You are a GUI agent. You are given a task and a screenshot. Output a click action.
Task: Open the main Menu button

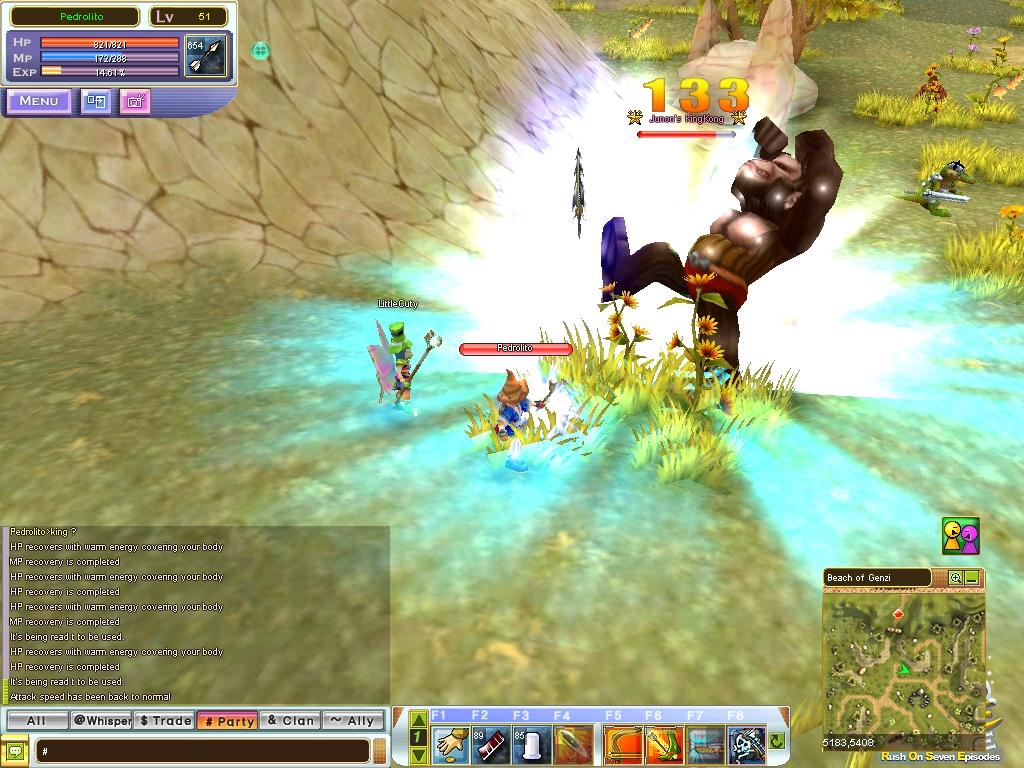pyautogui.click(x=38, y=101)
